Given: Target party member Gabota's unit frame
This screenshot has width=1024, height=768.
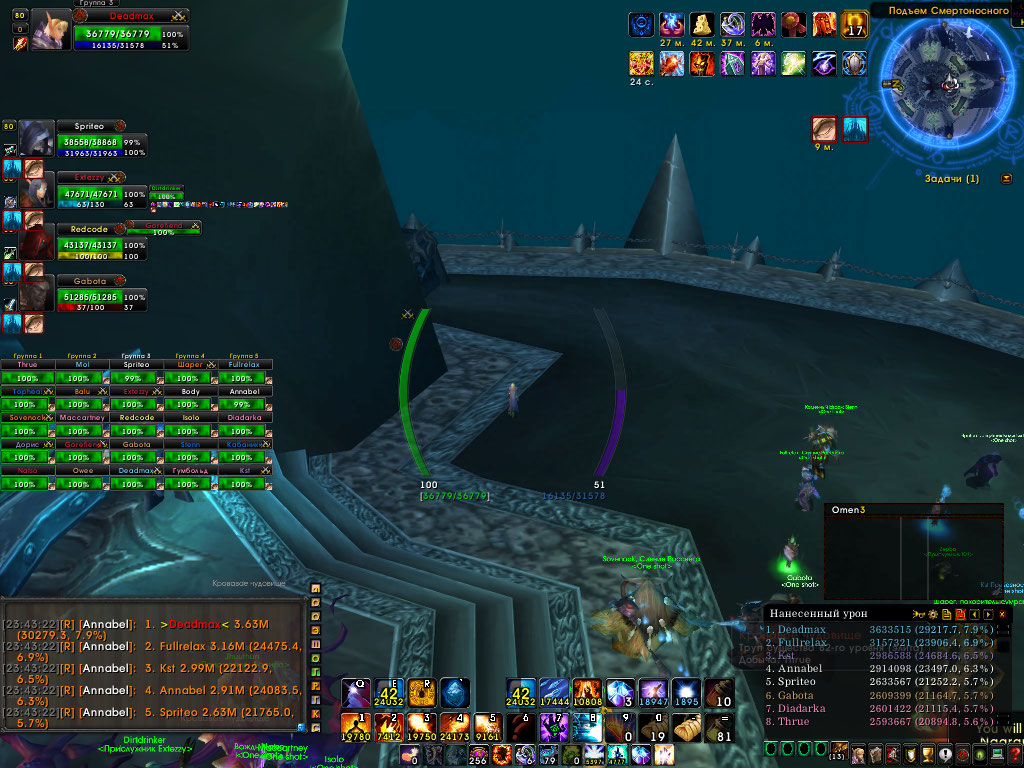Looking at the screenshot, I should click(x=101, y=296).
